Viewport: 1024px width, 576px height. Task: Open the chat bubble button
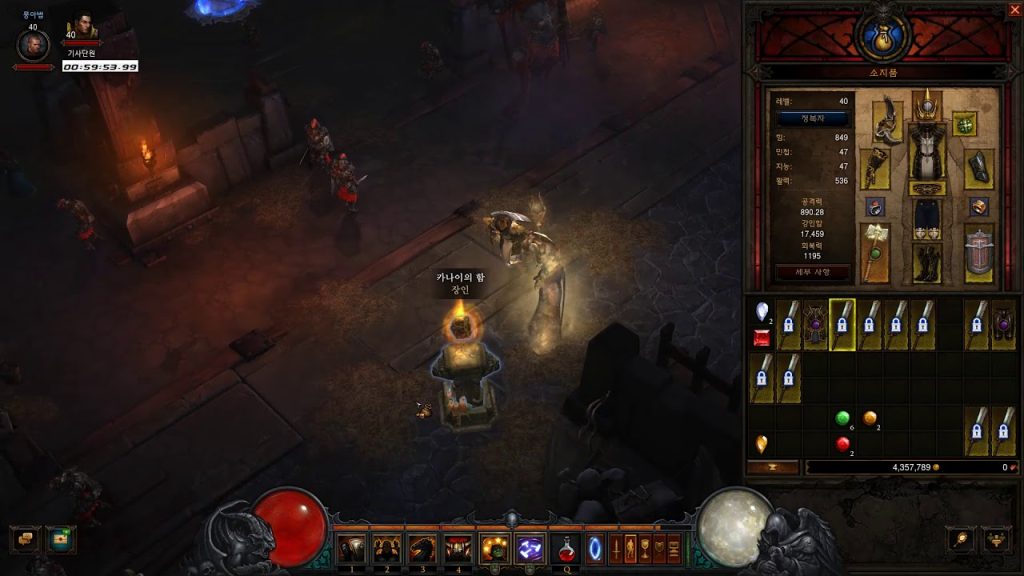(x=25, y=538)
